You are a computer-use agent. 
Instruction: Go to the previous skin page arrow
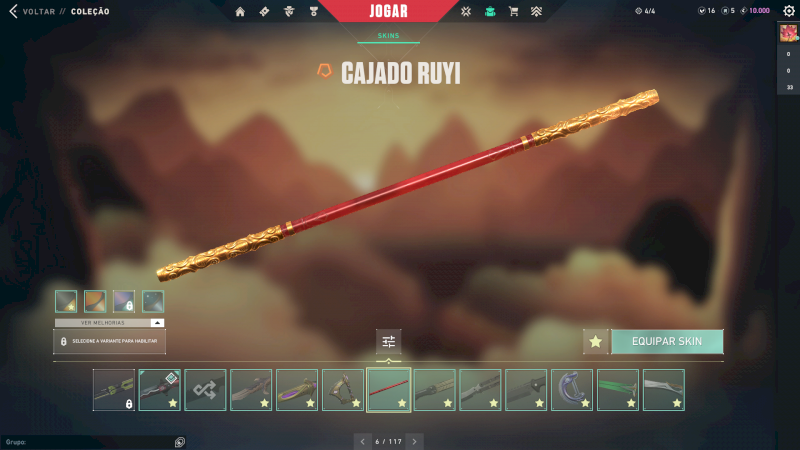[x=361, y=441]
